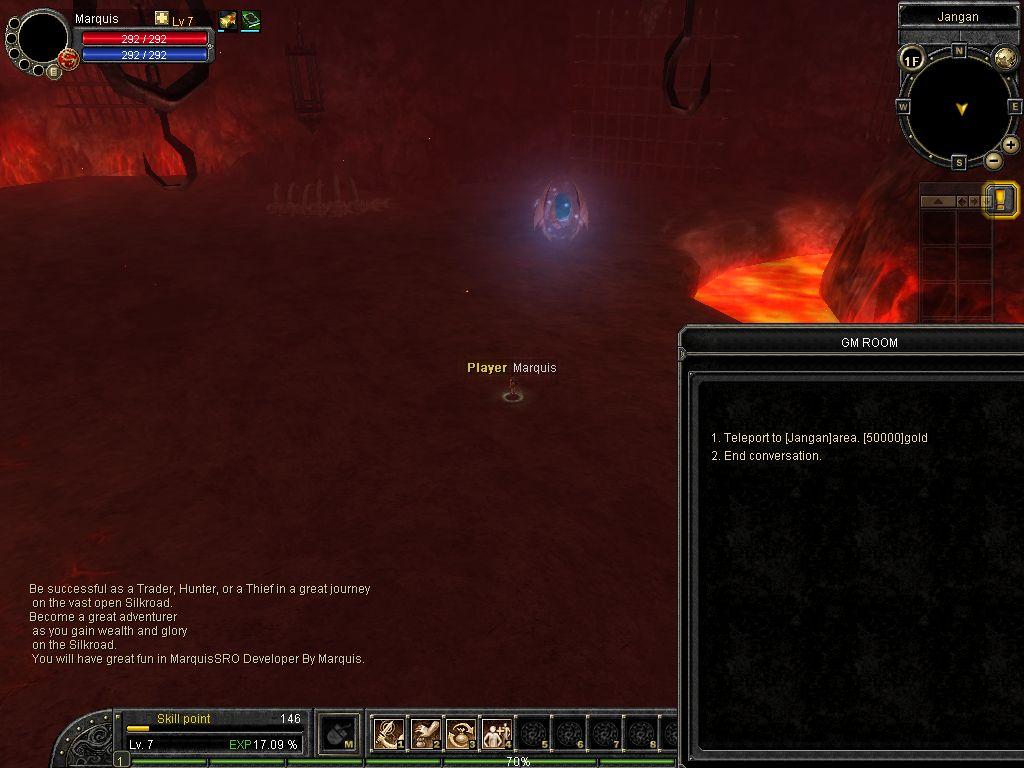Click the up-arrow button on the side panel

pyautogui.click(x=938, y=201)
